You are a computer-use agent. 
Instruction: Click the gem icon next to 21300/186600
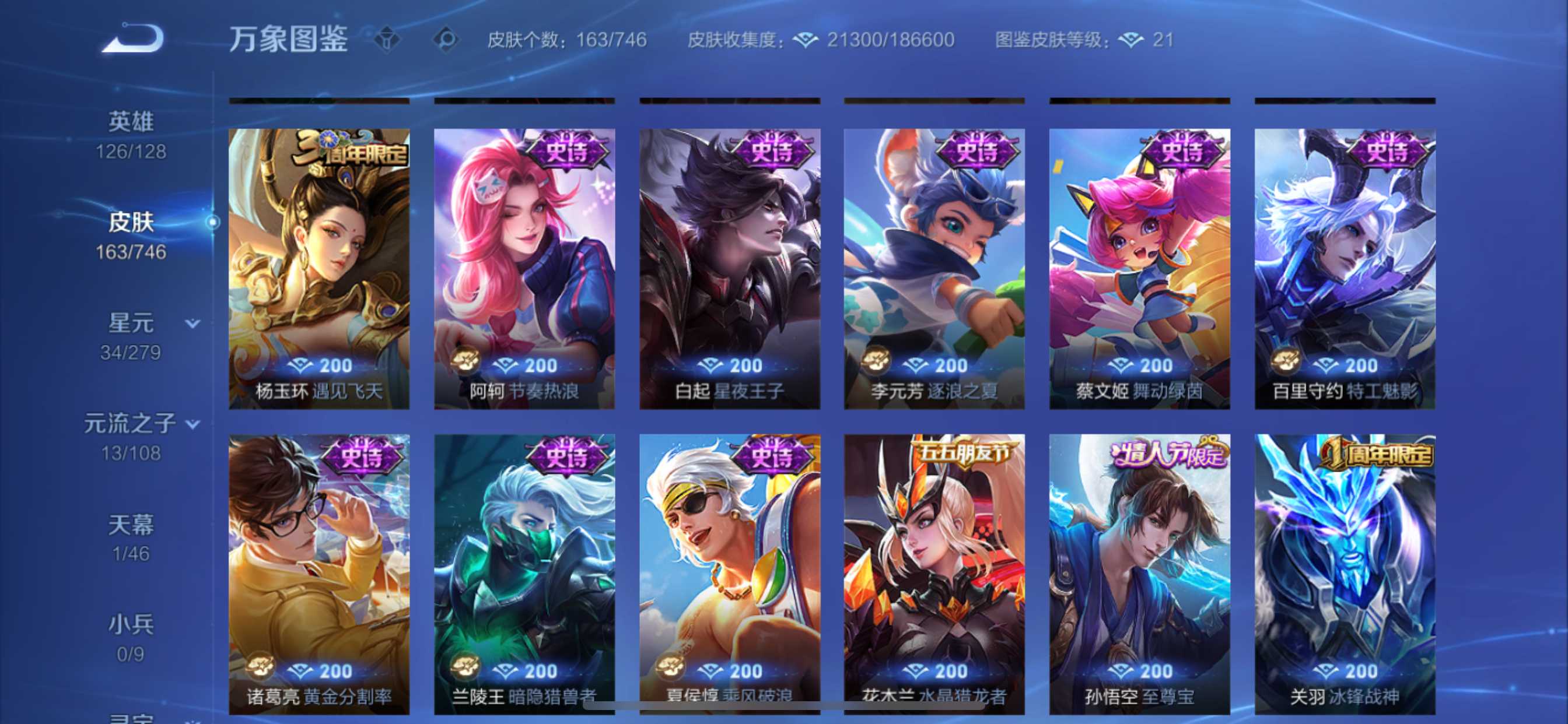click(x=807, y=40)
